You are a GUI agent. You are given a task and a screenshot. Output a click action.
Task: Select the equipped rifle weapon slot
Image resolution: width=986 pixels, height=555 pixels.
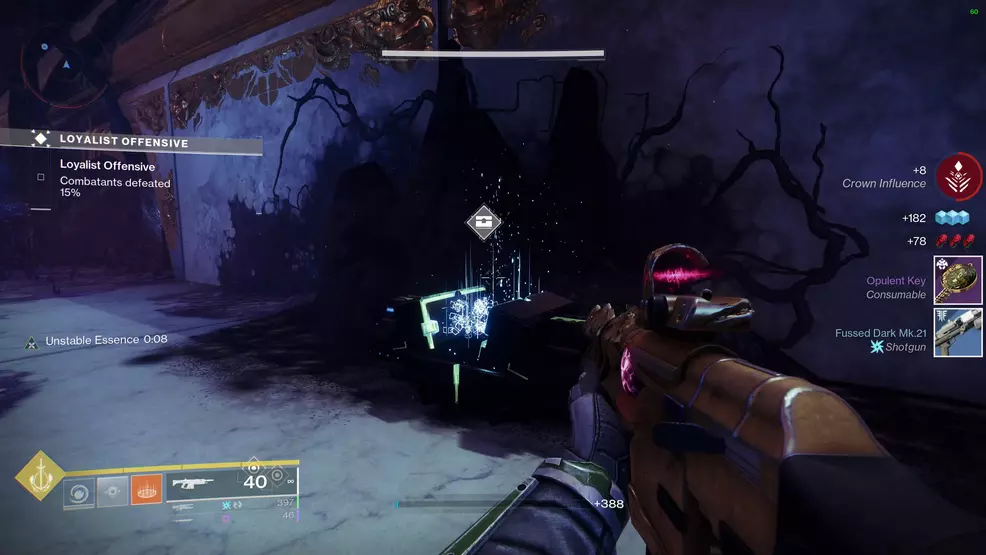pos(198,483)
